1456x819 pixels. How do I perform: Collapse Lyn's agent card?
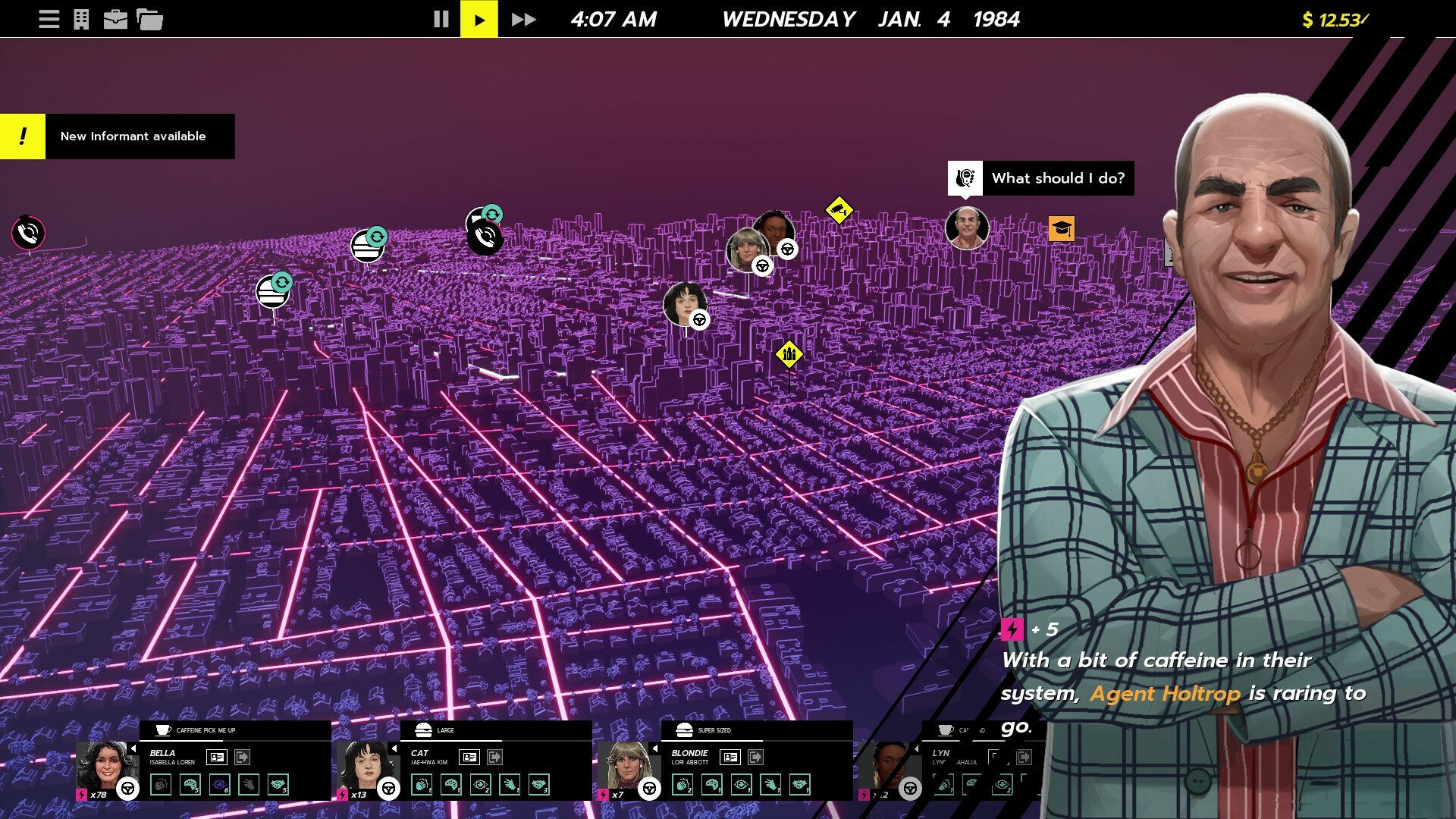coord(918,748)
